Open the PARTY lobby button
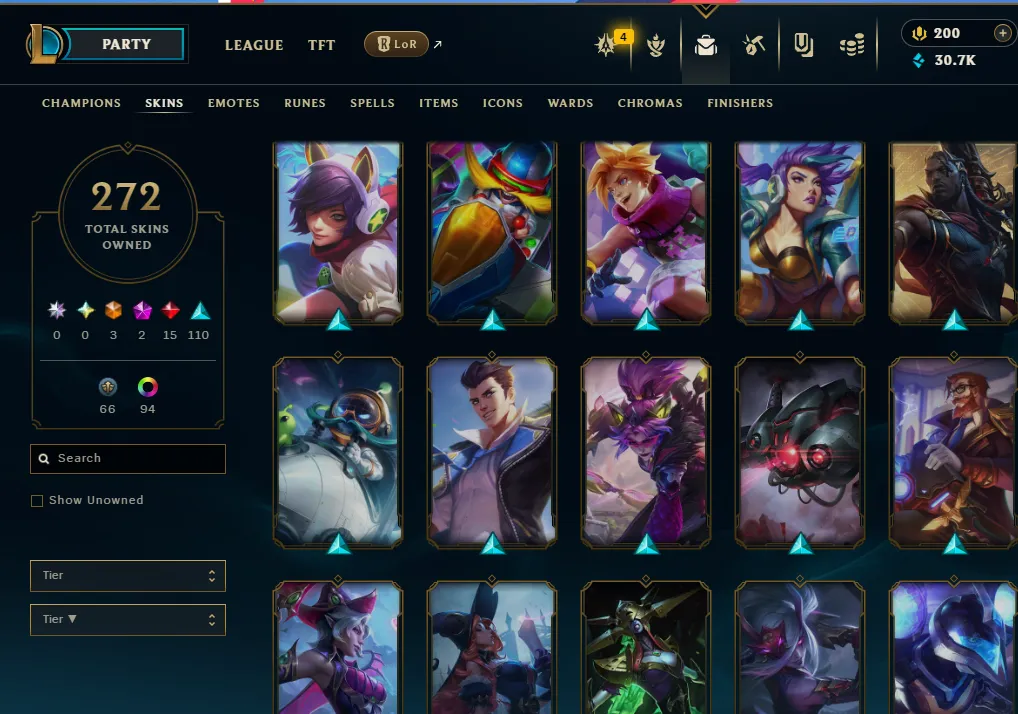Image resolution: width=1018 pixels, height=714 pixels. [126, 44]
